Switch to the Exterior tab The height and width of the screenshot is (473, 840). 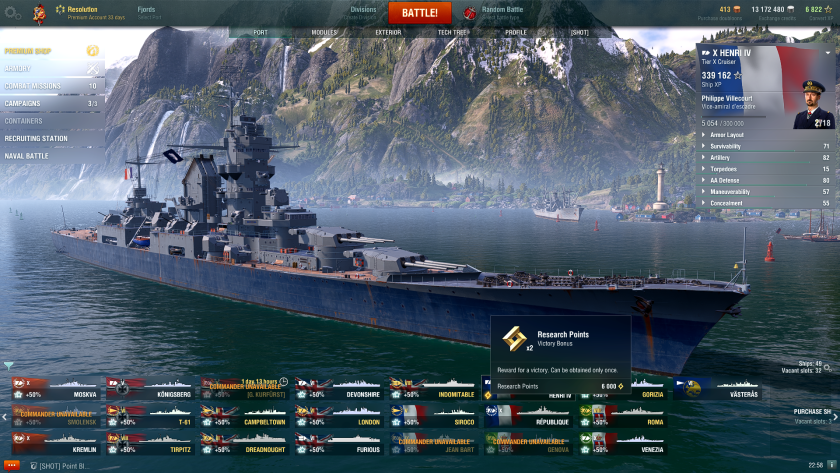tap(388, 32)
